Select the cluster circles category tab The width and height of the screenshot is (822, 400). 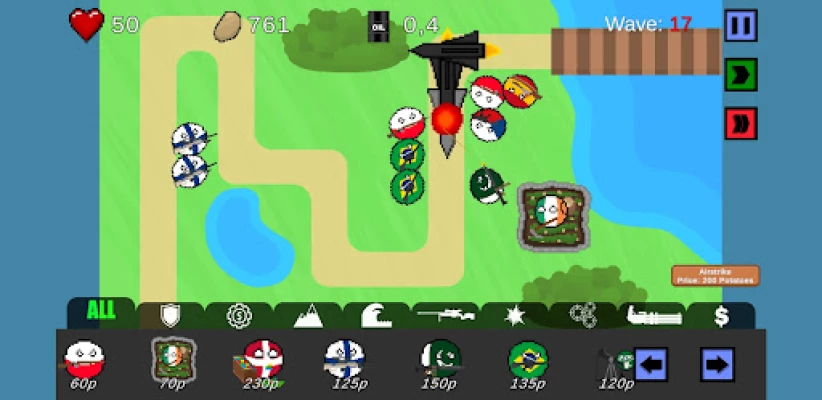point(583,316)
